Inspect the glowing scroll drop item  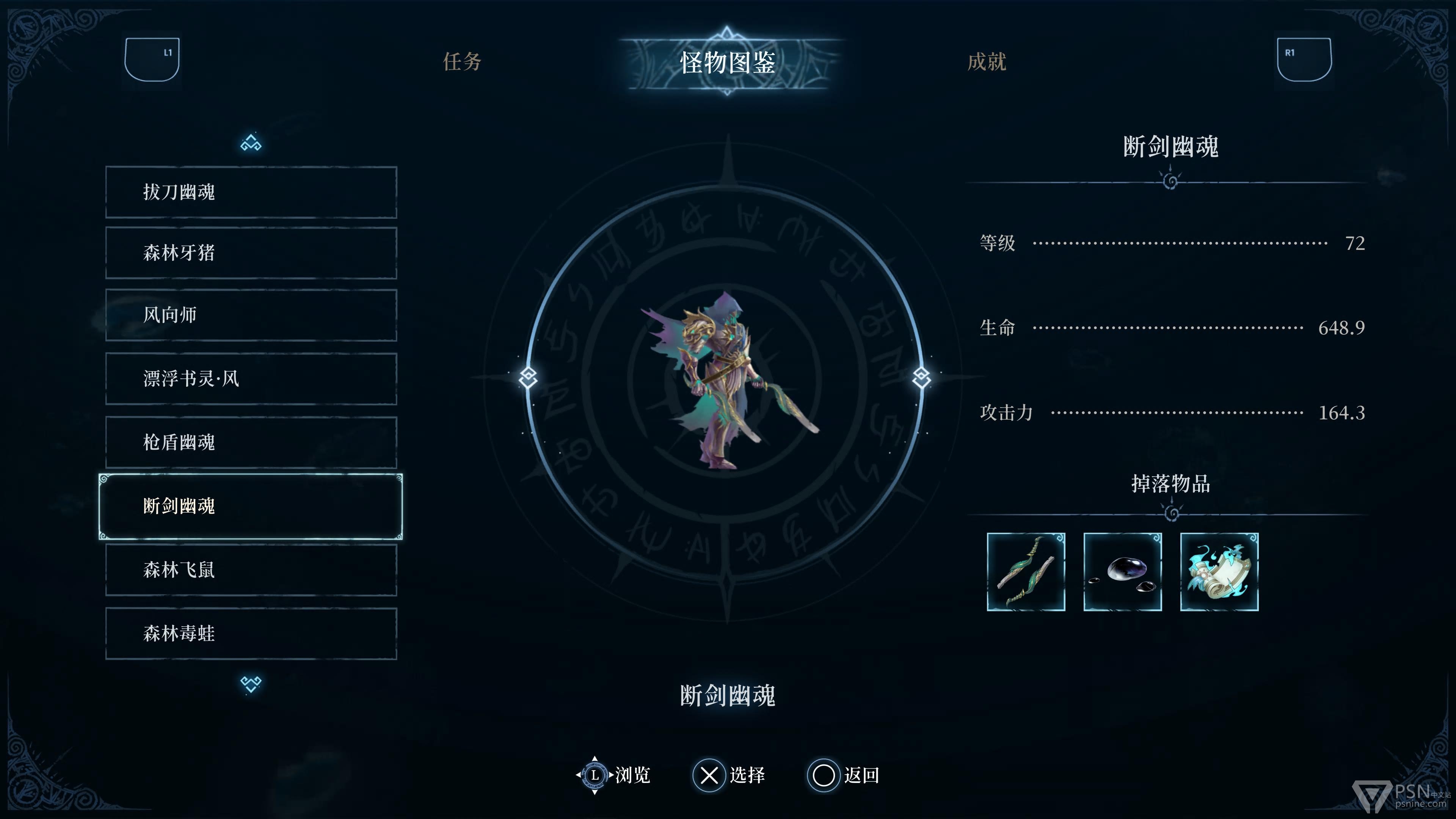coord(1219,571)
